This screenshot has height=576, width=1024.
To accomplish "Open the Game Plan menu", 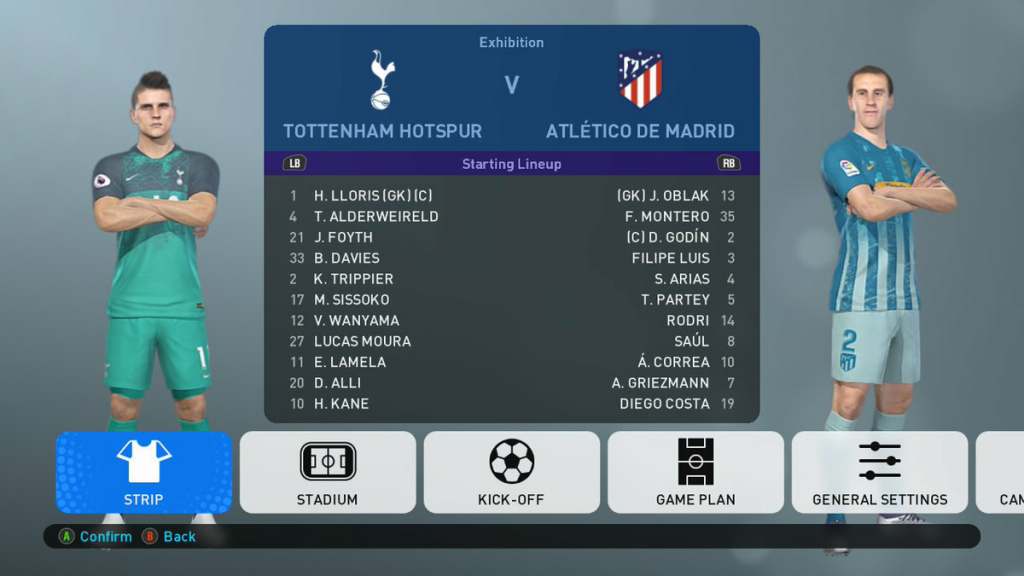I will [695, 472].
